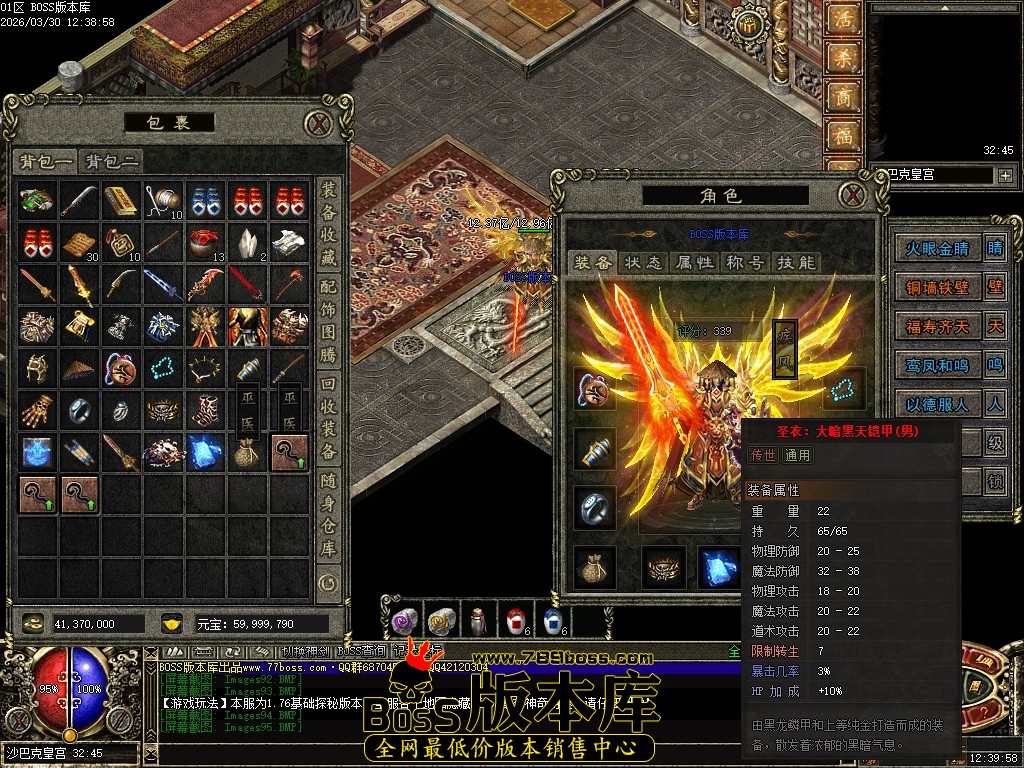
Task: Click the refresh arrow in the bag sidebar
Action: [328, 582]
